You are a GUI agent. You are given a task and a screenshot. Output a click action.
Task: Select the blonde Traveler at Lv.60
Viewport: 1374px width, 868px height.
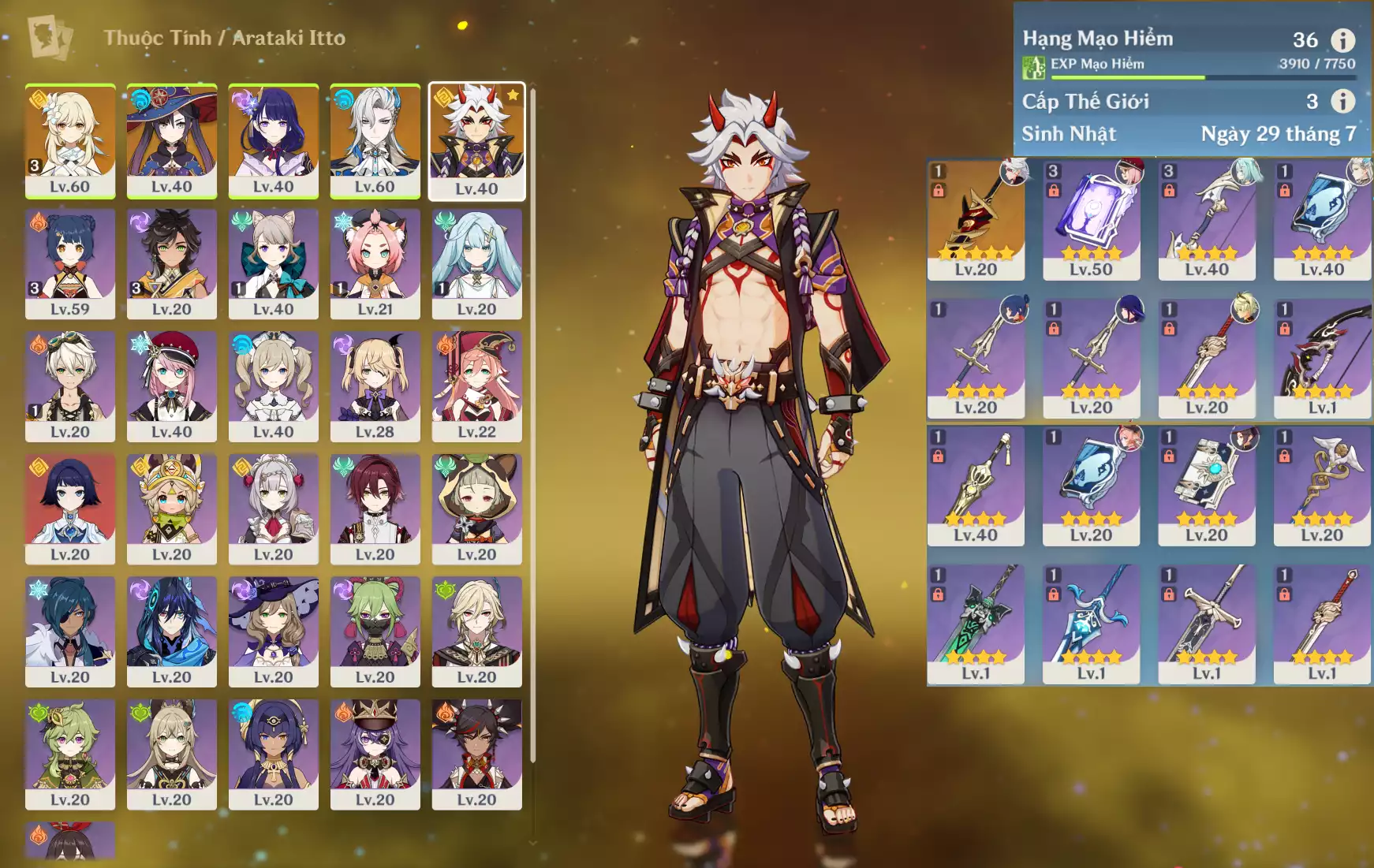[70, 140]
